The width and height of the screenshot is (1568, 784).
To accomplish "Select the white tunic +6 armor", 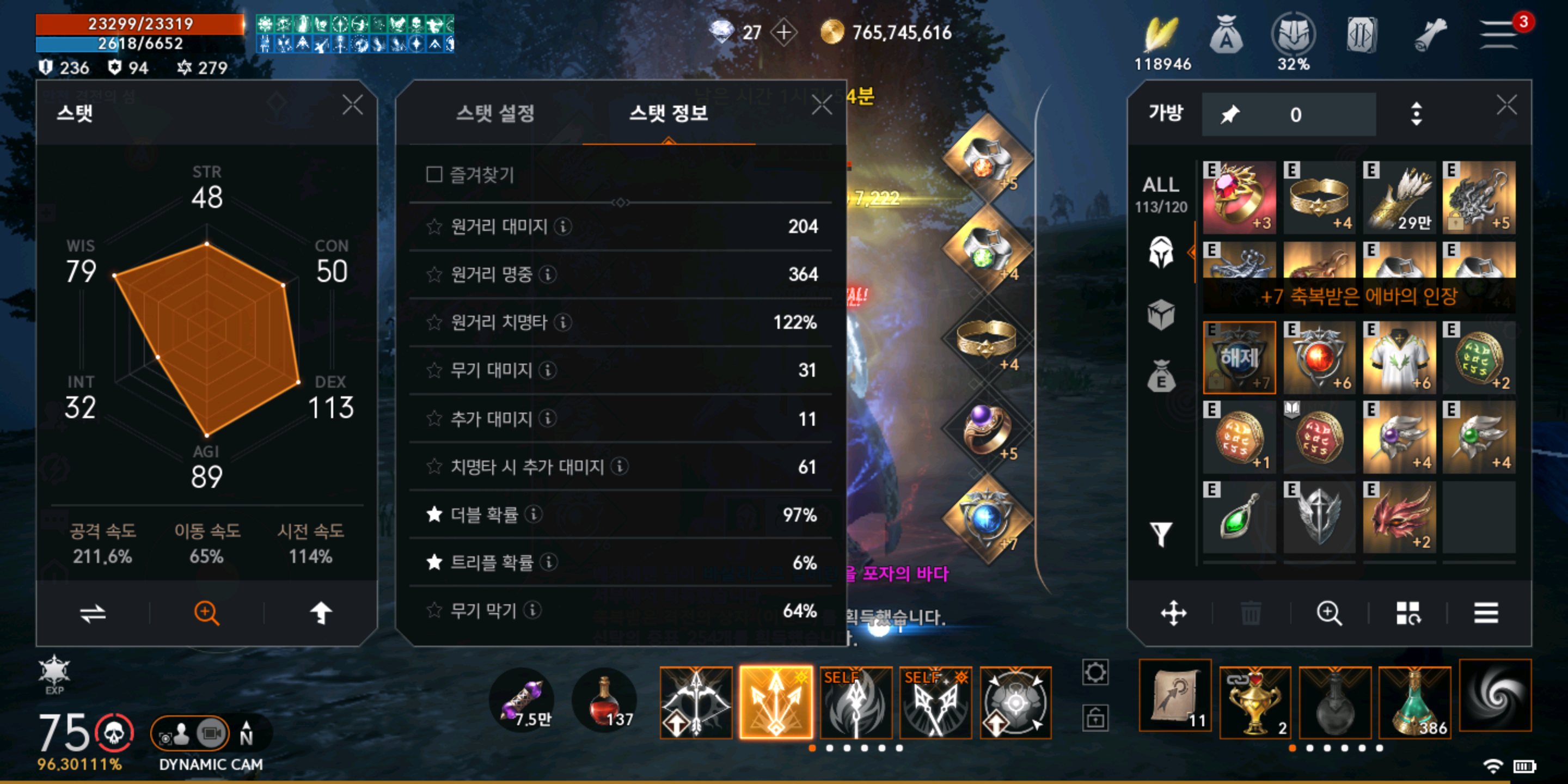I will [x=1398, y=358].
